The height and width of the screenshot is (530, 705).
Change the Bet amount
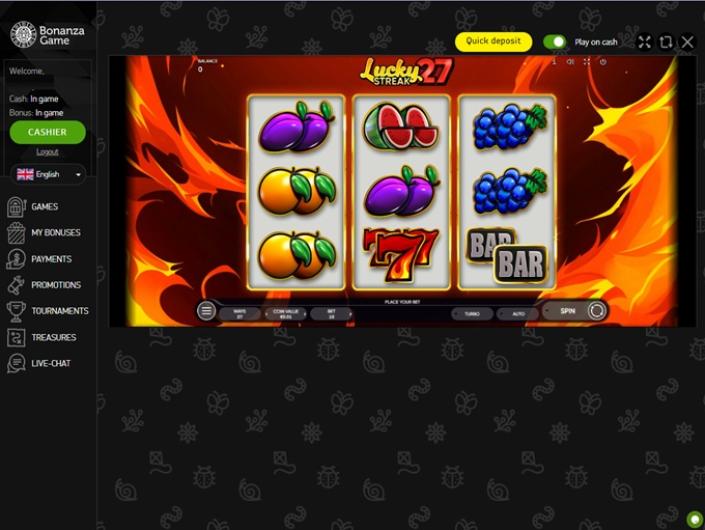click(331, 313)
